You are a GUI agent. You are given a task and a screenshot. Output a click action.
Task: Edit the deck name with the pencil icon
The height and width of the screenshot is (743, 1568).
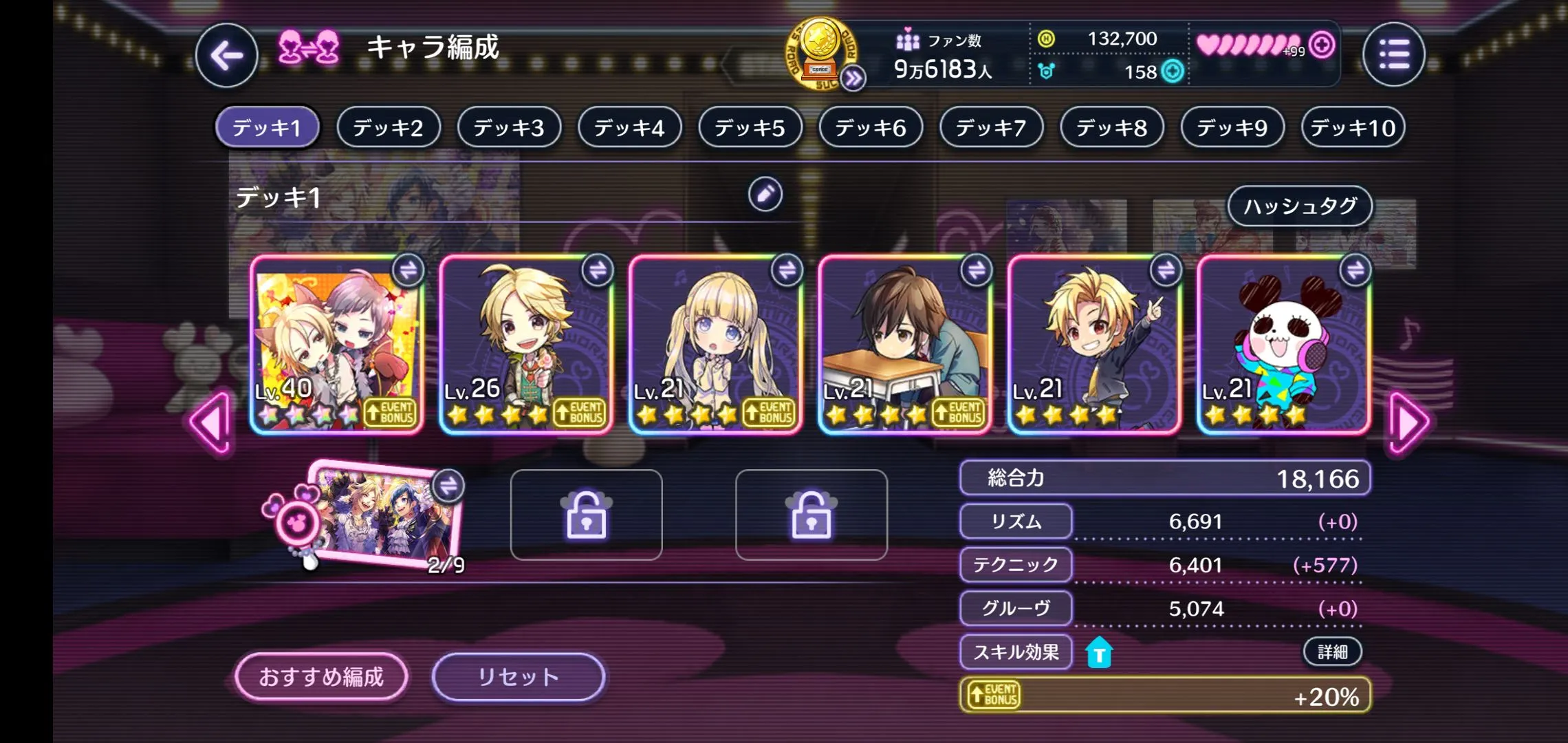[x=765, y=195]
